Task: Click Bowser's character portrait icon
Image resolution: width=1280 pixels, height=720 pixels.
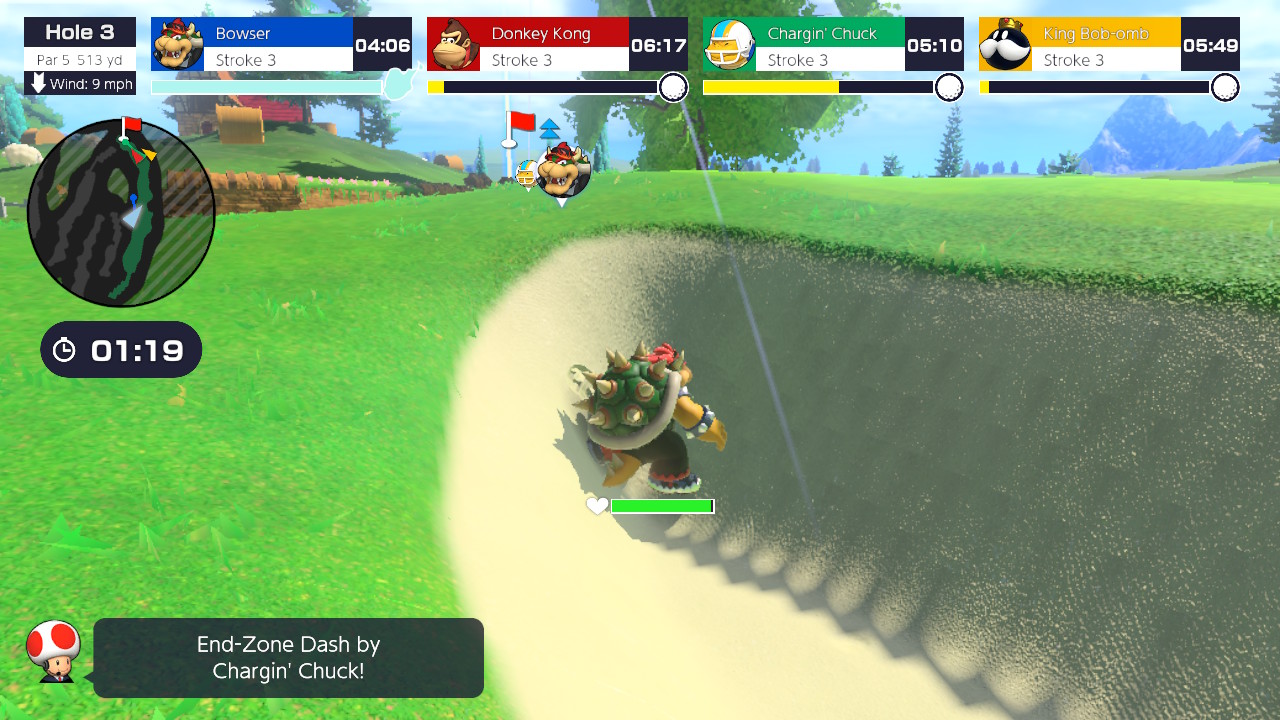Action: (177, 44)
